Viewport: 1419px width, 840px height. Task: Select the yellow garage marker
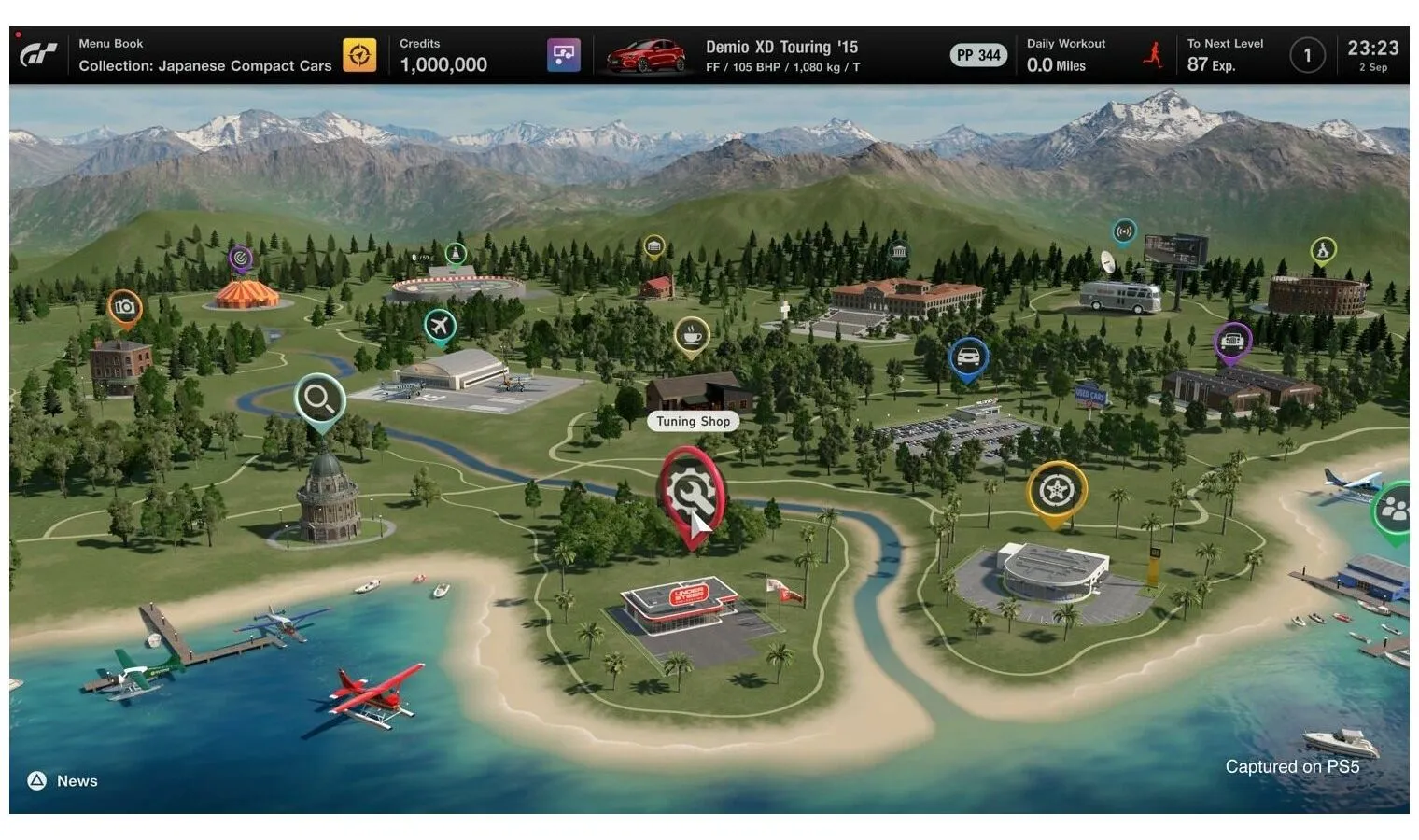tap(654, 246)
